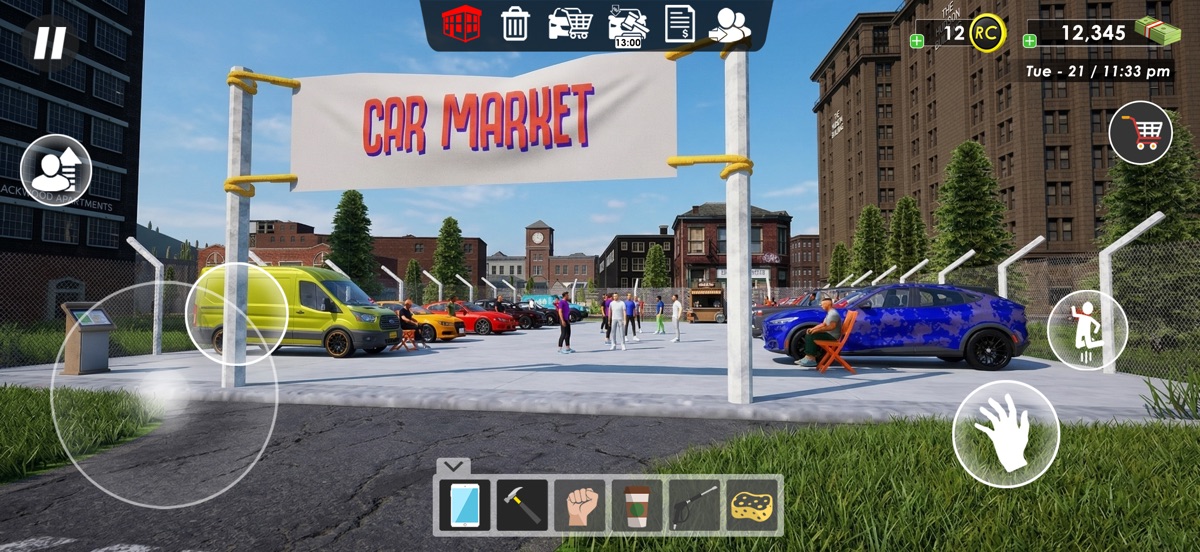Select the pressure washer gun slot
This screenshot has width=1200, height=552.
pos(695,505)
